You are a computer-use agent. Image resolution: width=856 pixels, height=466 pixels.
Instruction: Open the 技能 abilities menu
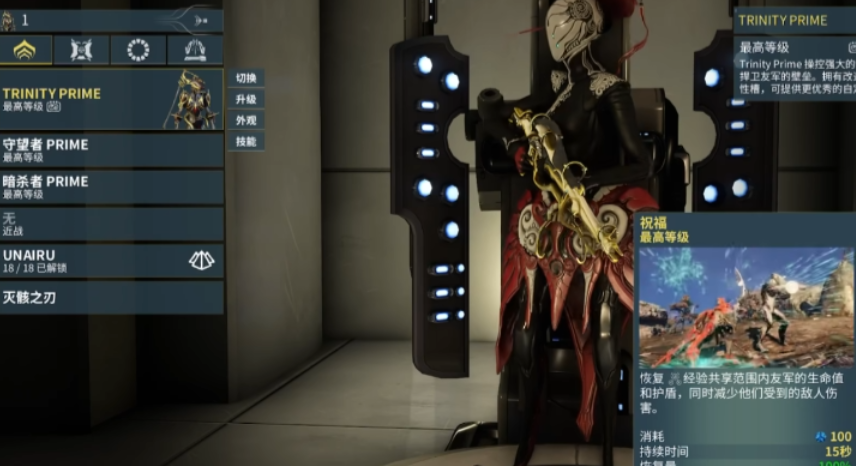[245, 142]
